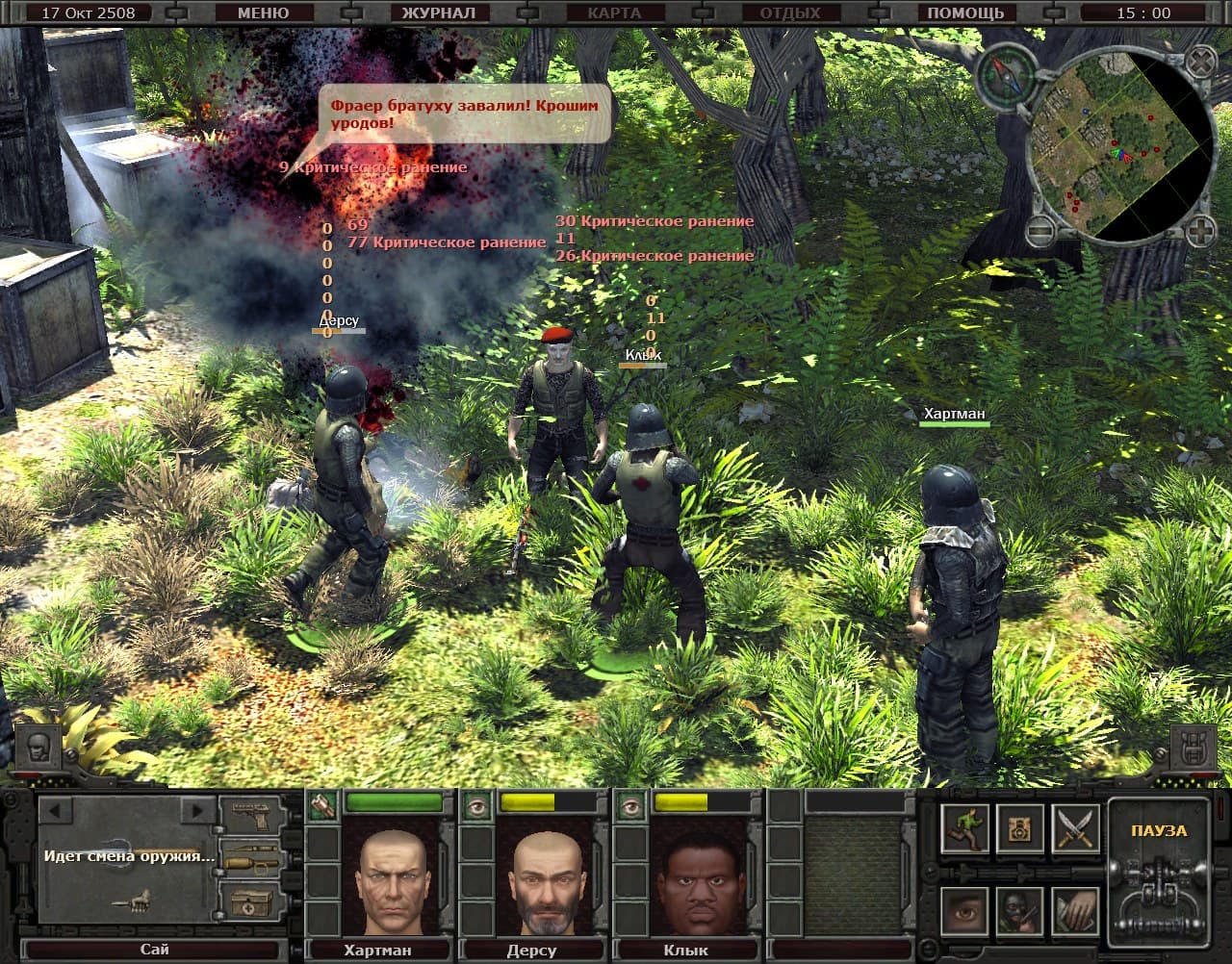Open the equipment pack icon
This screenshot has width=1232, height=964.
pyautogui.click(x=1021, y=829)
